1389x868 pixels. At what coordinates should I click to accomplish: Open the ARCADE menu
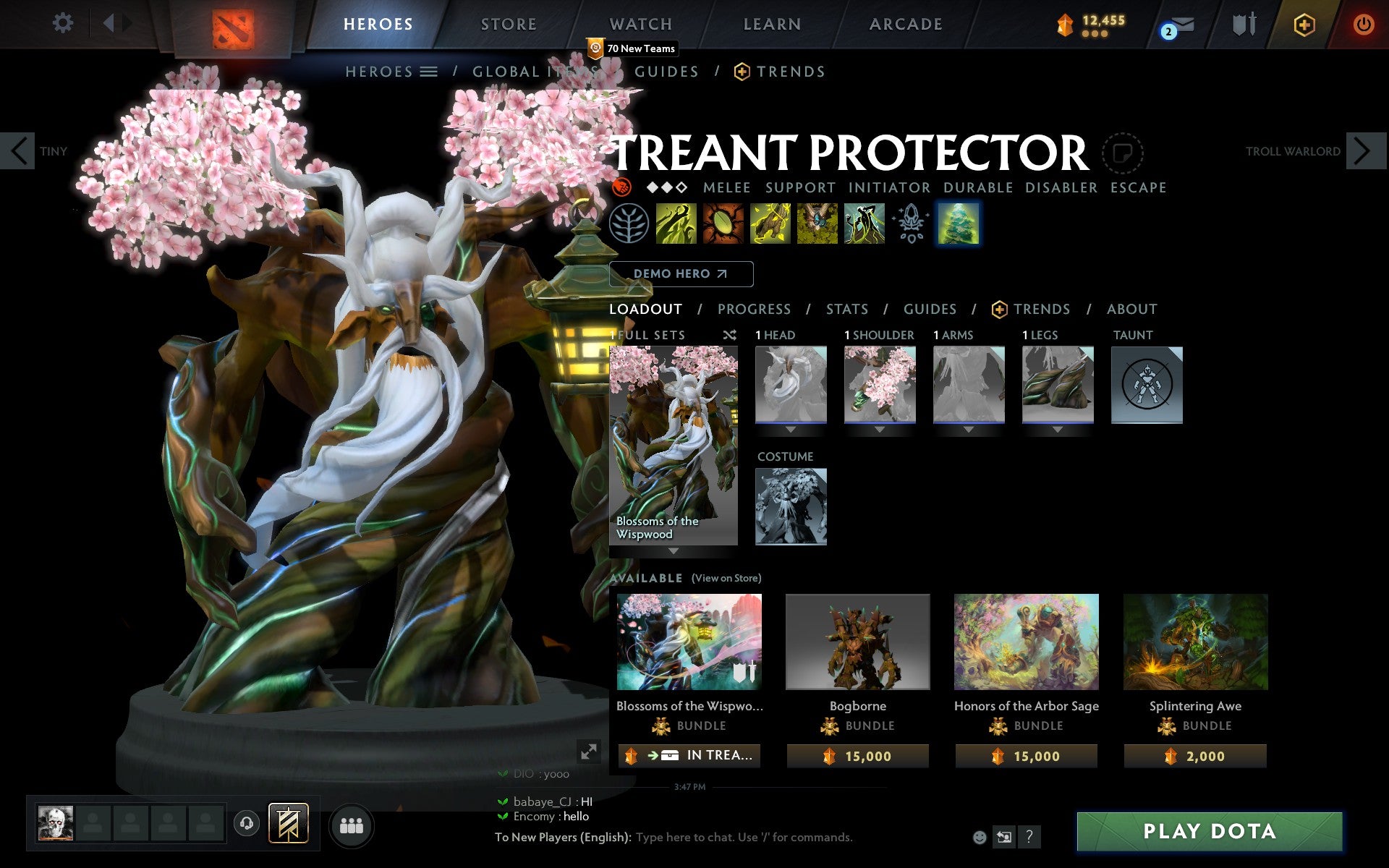tap(906, 23)
